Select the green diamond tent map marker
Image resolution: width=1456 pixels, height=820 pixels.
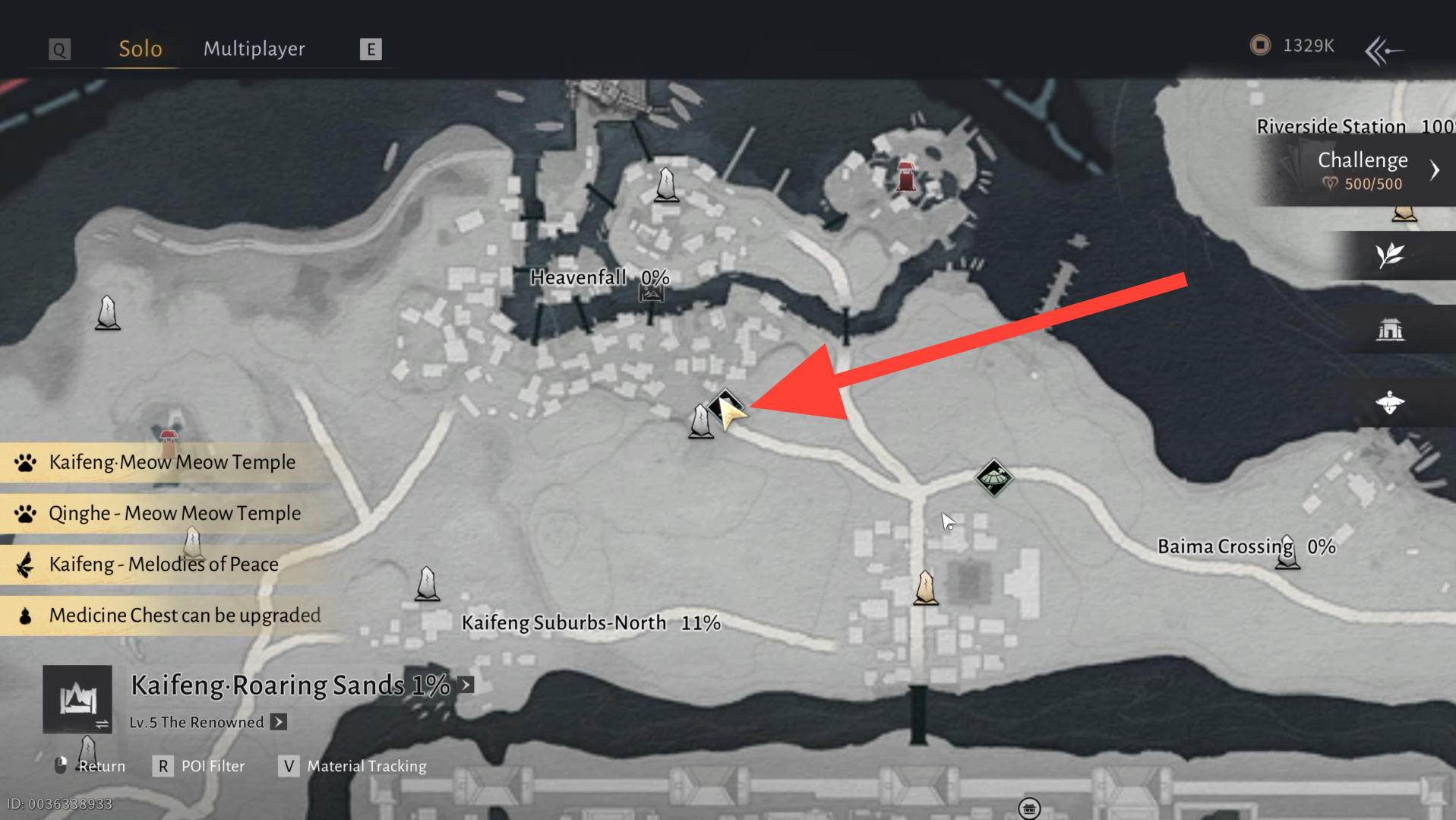[993, 478]
